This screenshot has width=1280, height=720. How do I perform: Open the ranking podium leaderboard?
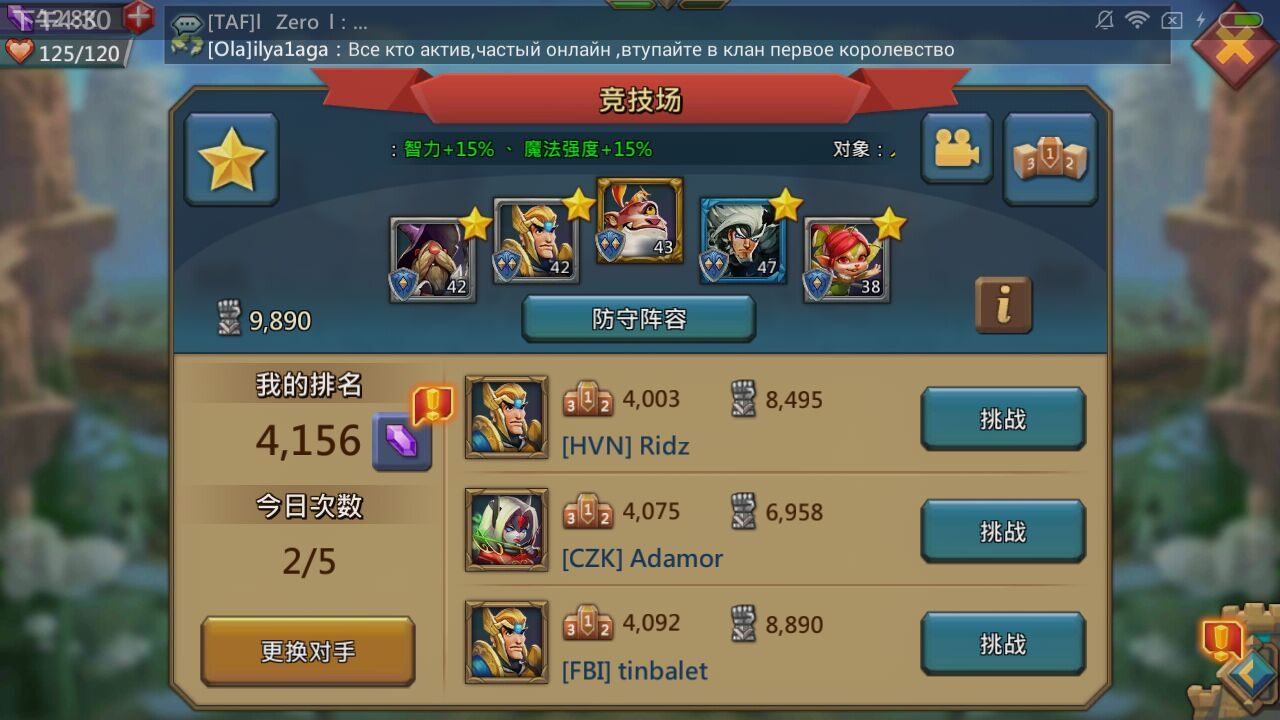(x=1050, y=159)
